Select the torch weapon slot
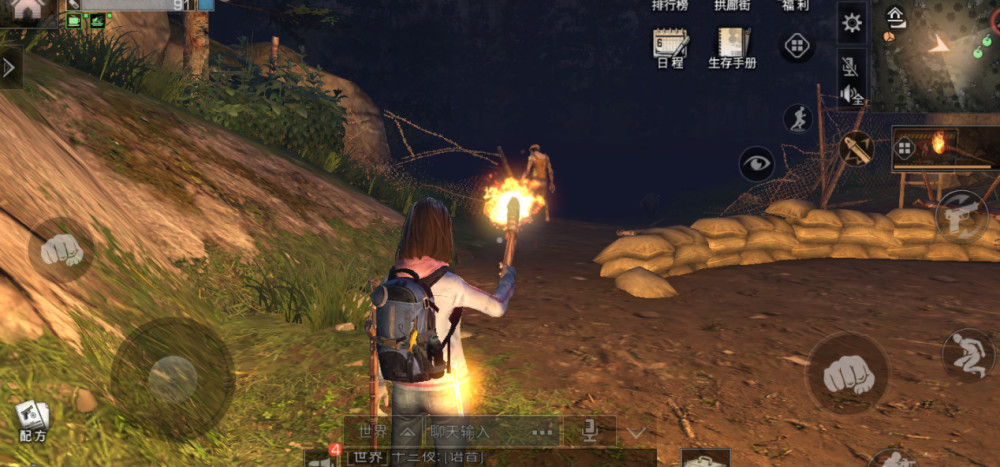The width and height of the screenshot is (1000, 467). (945, 149)
